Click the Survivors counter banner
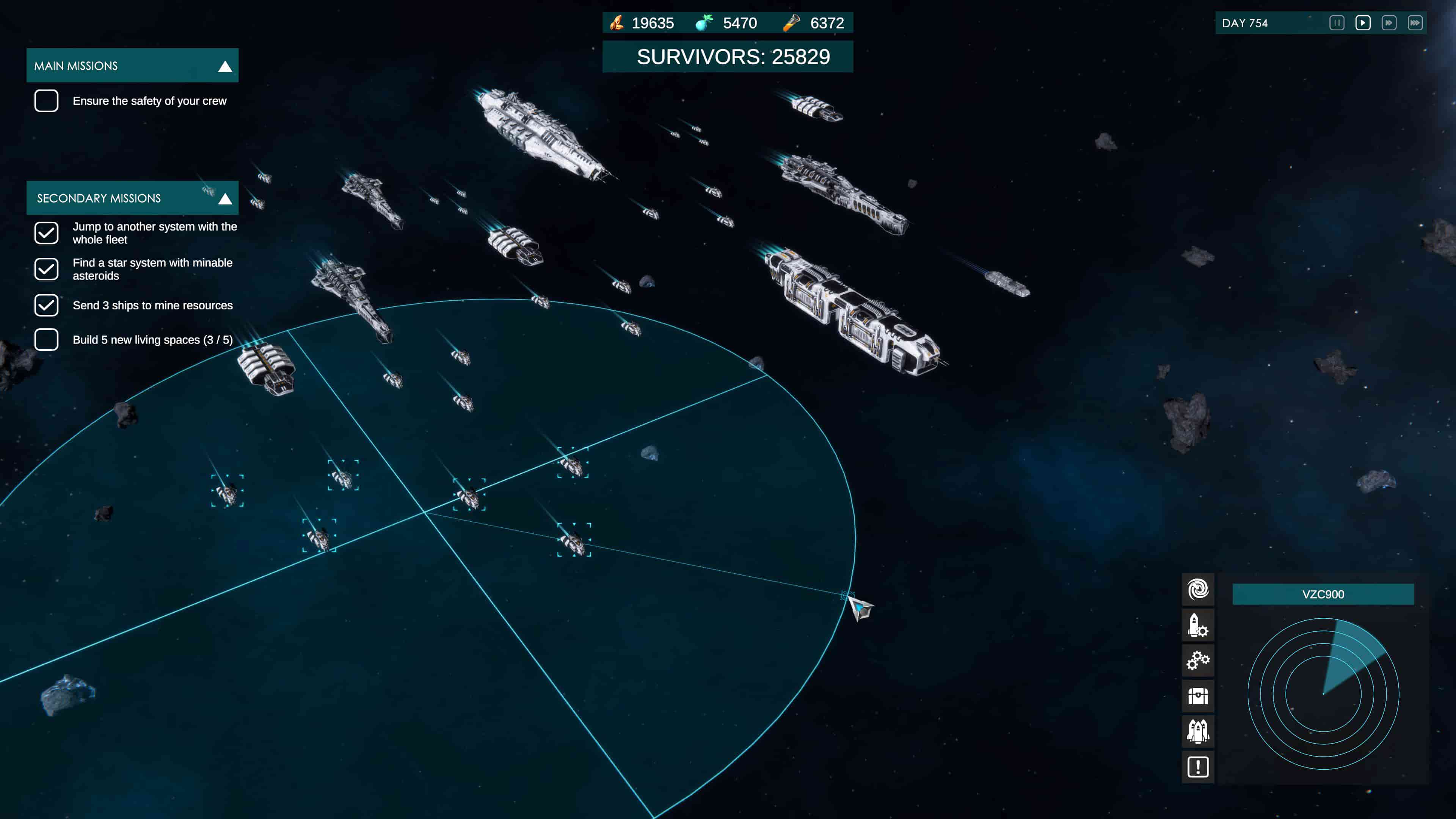This screenshot has width=1456, height=819. click(x=728, y=56)
